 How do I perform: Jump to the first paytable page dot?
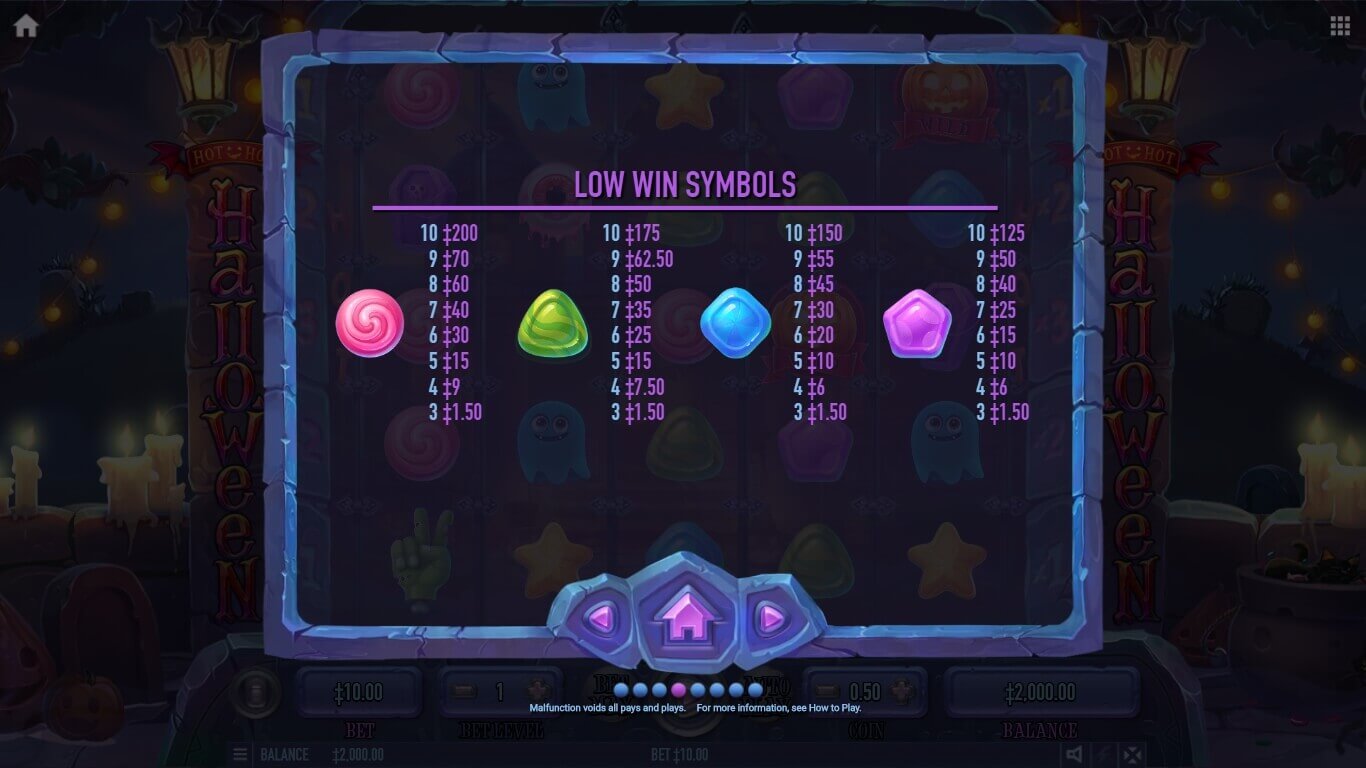621,689
